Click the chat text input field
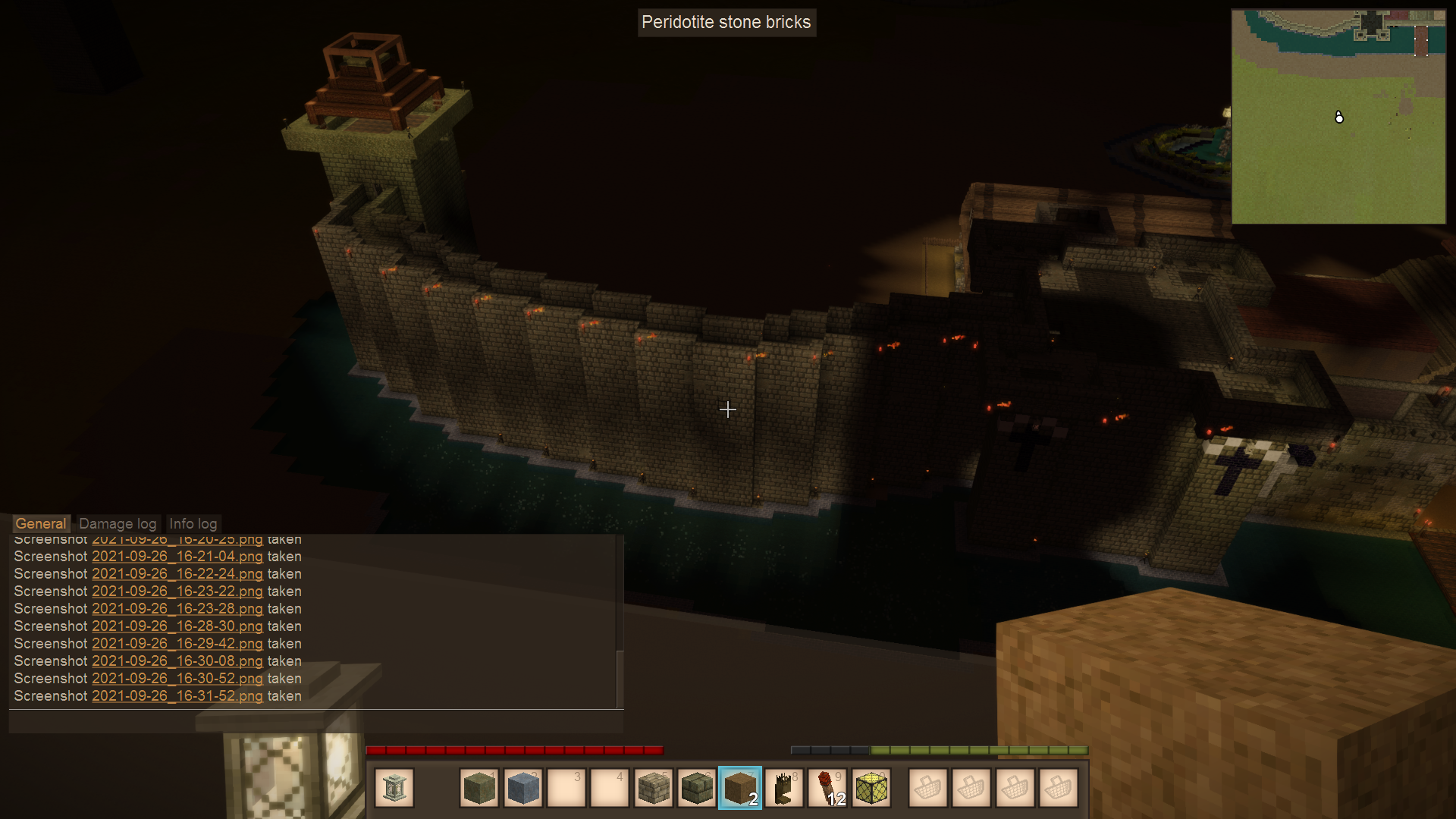This screenshot has width=1456, height=819. (315, 721)
